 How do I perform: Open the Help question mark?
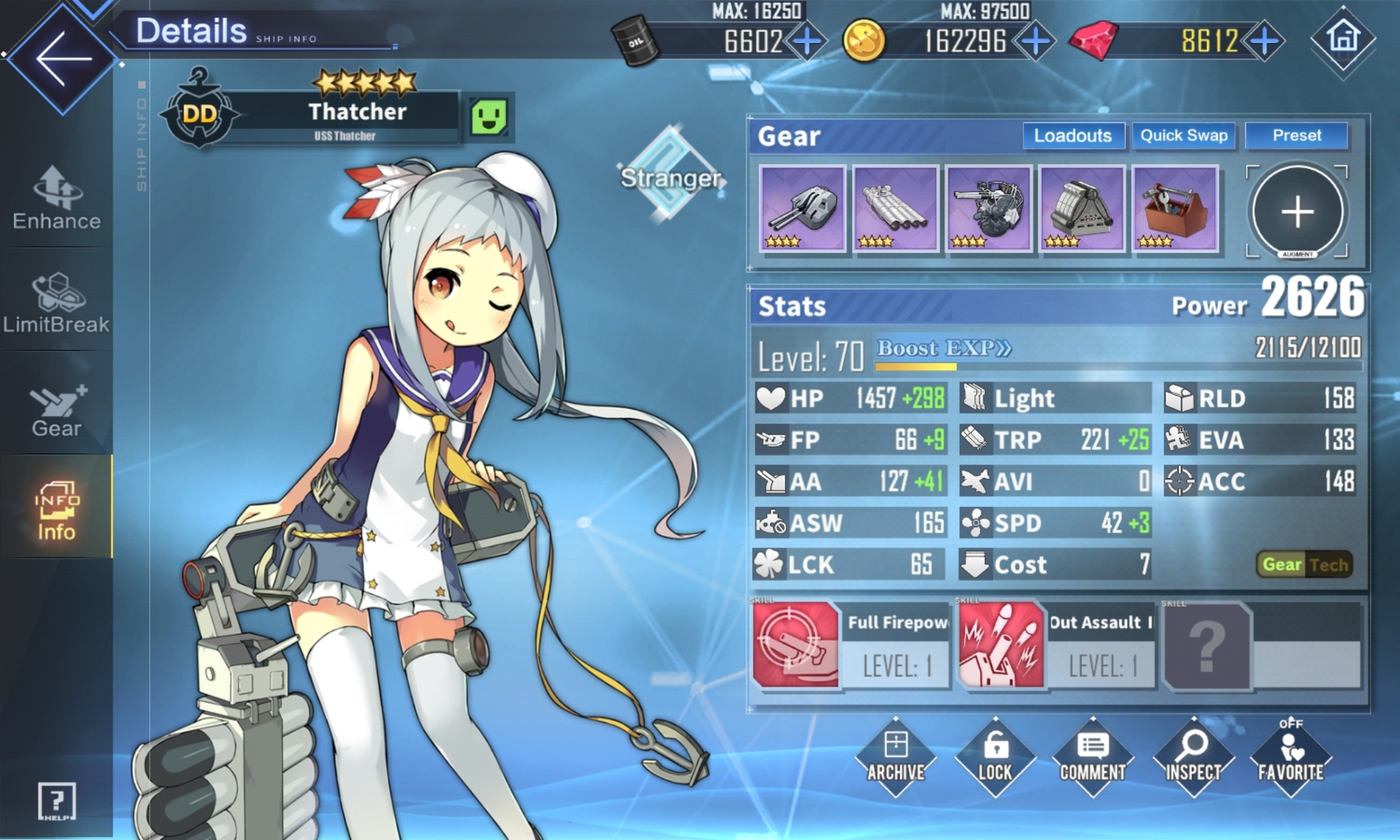click(57, 802)
